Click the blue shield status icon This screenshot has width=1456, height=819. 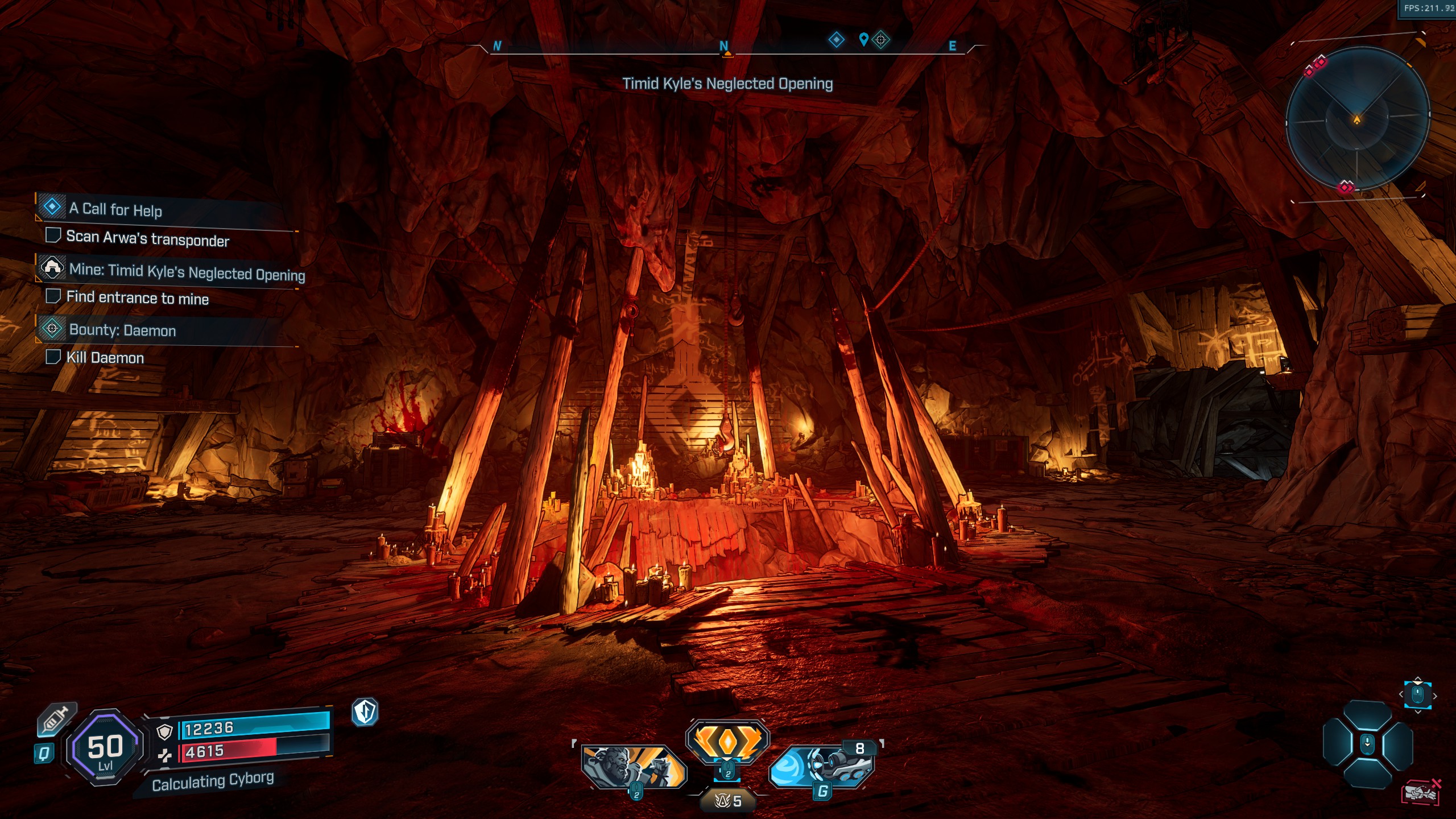[x=365, y=712]
